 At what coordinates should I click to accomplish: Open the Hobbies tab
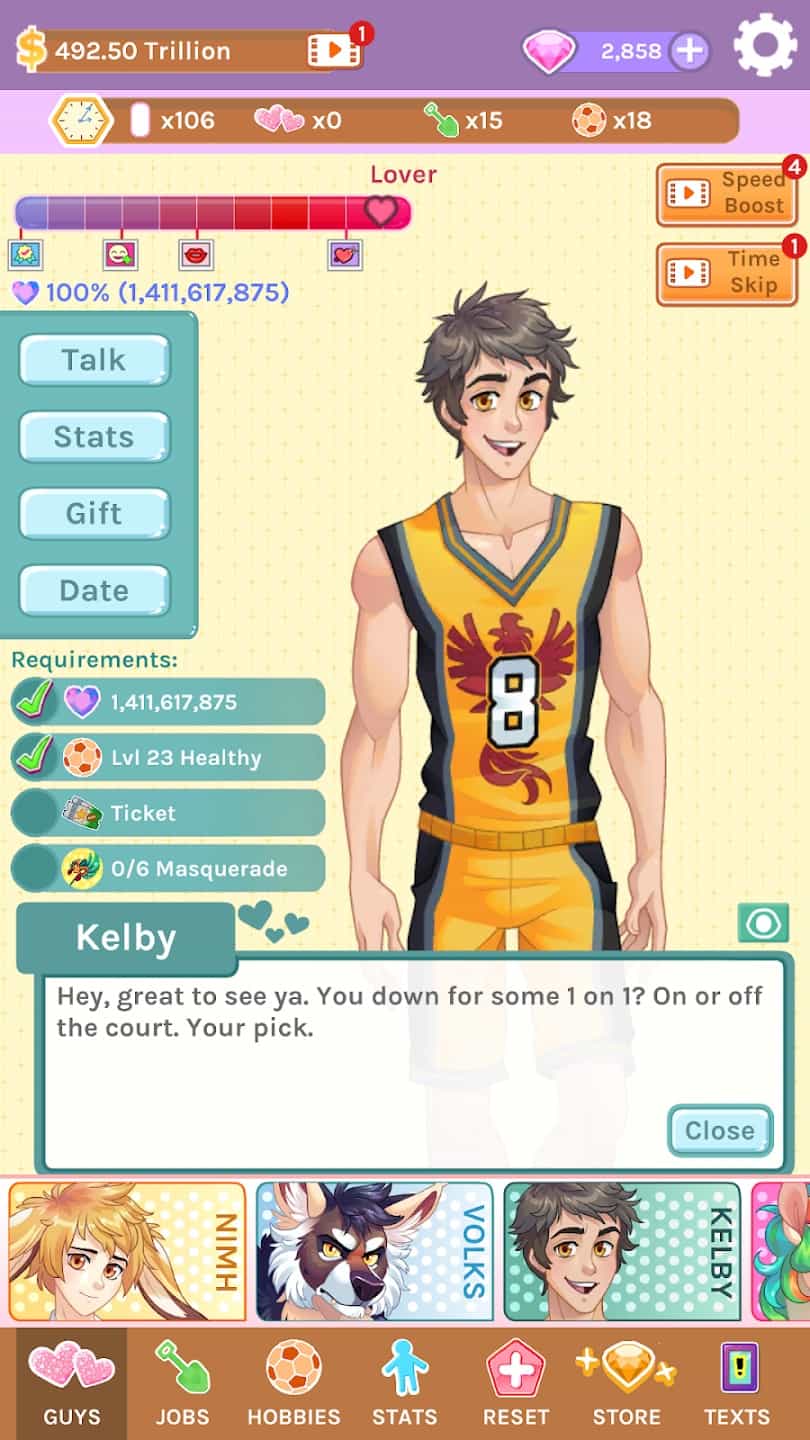294,1385
